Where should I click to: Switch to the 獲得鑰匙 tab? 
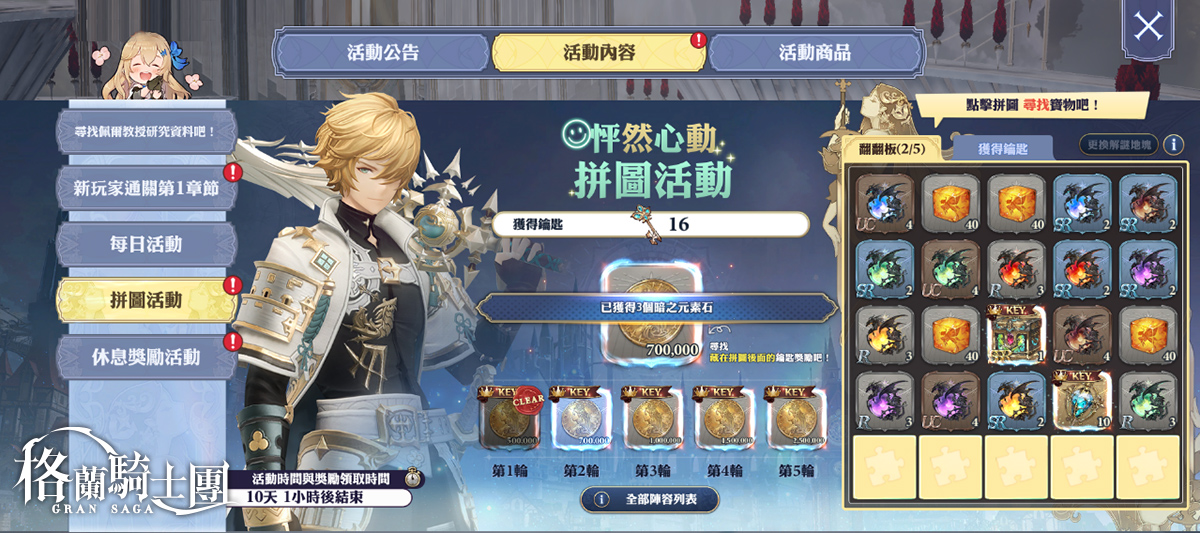(x=1002, y=149)
